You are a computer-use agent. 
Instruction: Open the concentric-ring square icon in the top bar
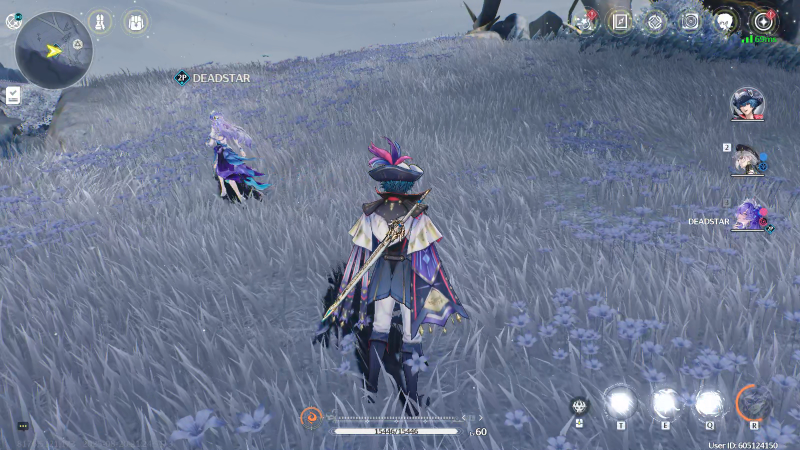(x=690, y=22)
